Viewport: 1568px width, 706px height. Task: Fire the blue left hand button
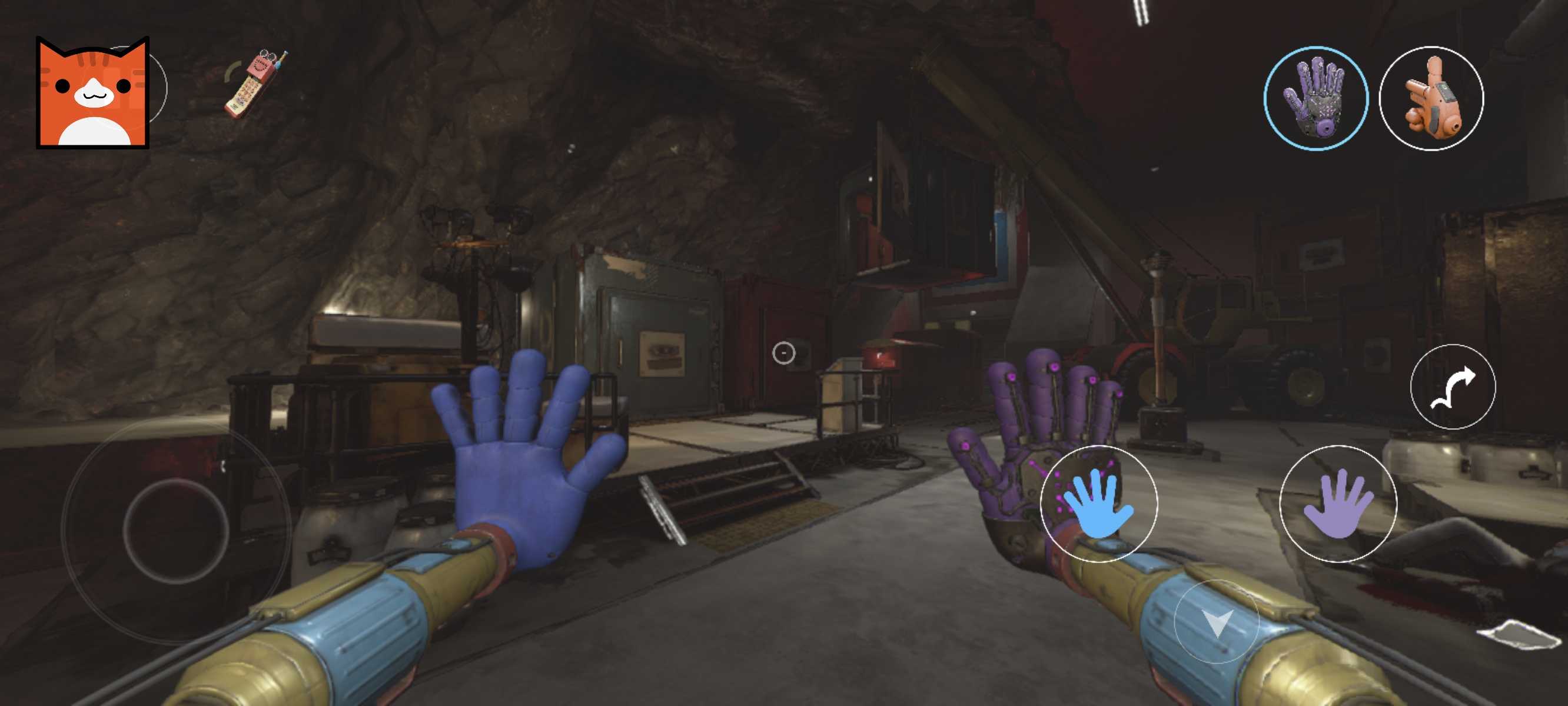coord(1099,504)
